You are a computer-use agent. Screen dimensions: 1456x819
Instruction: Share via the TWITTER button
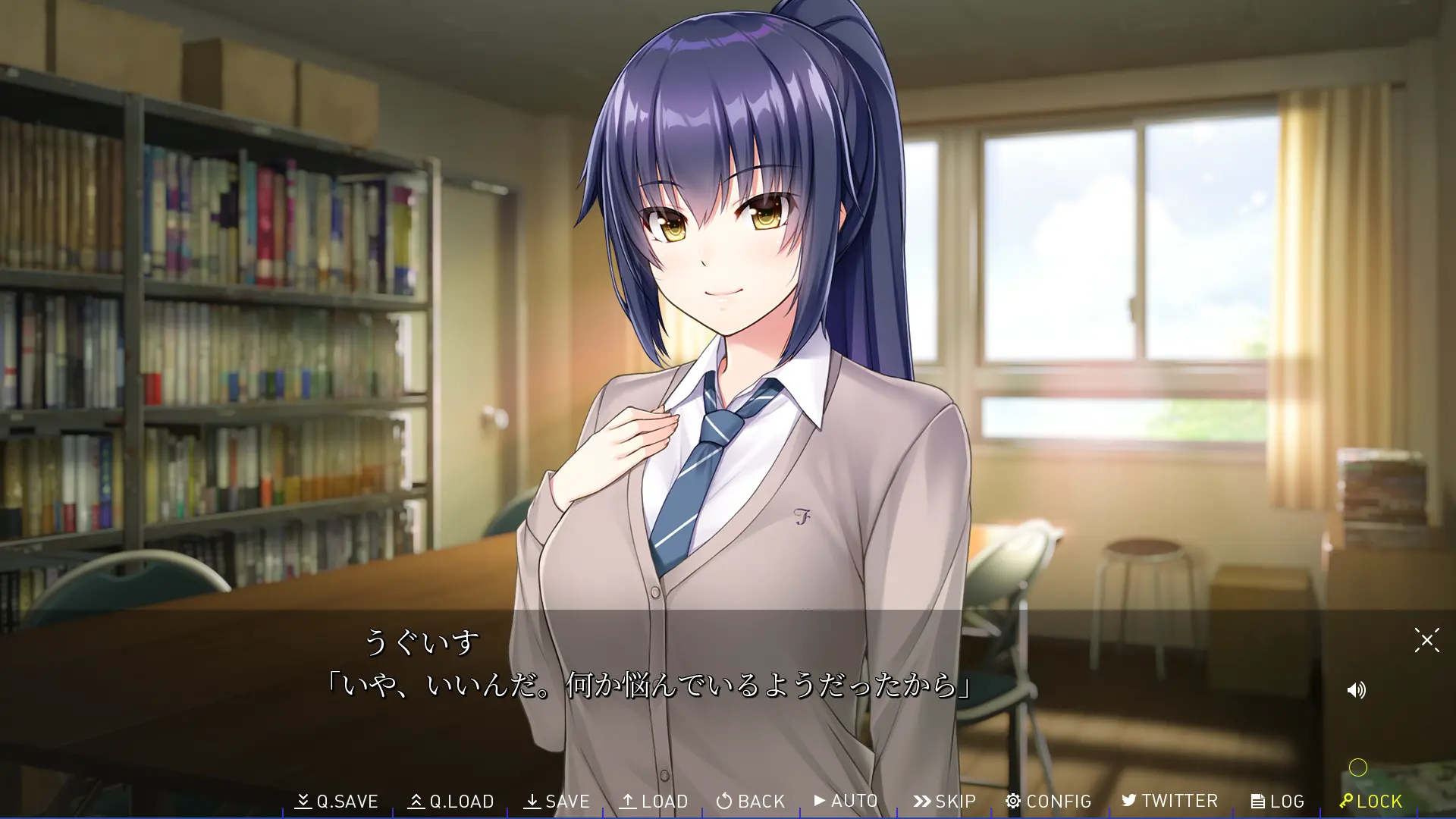coord(1169,801)
